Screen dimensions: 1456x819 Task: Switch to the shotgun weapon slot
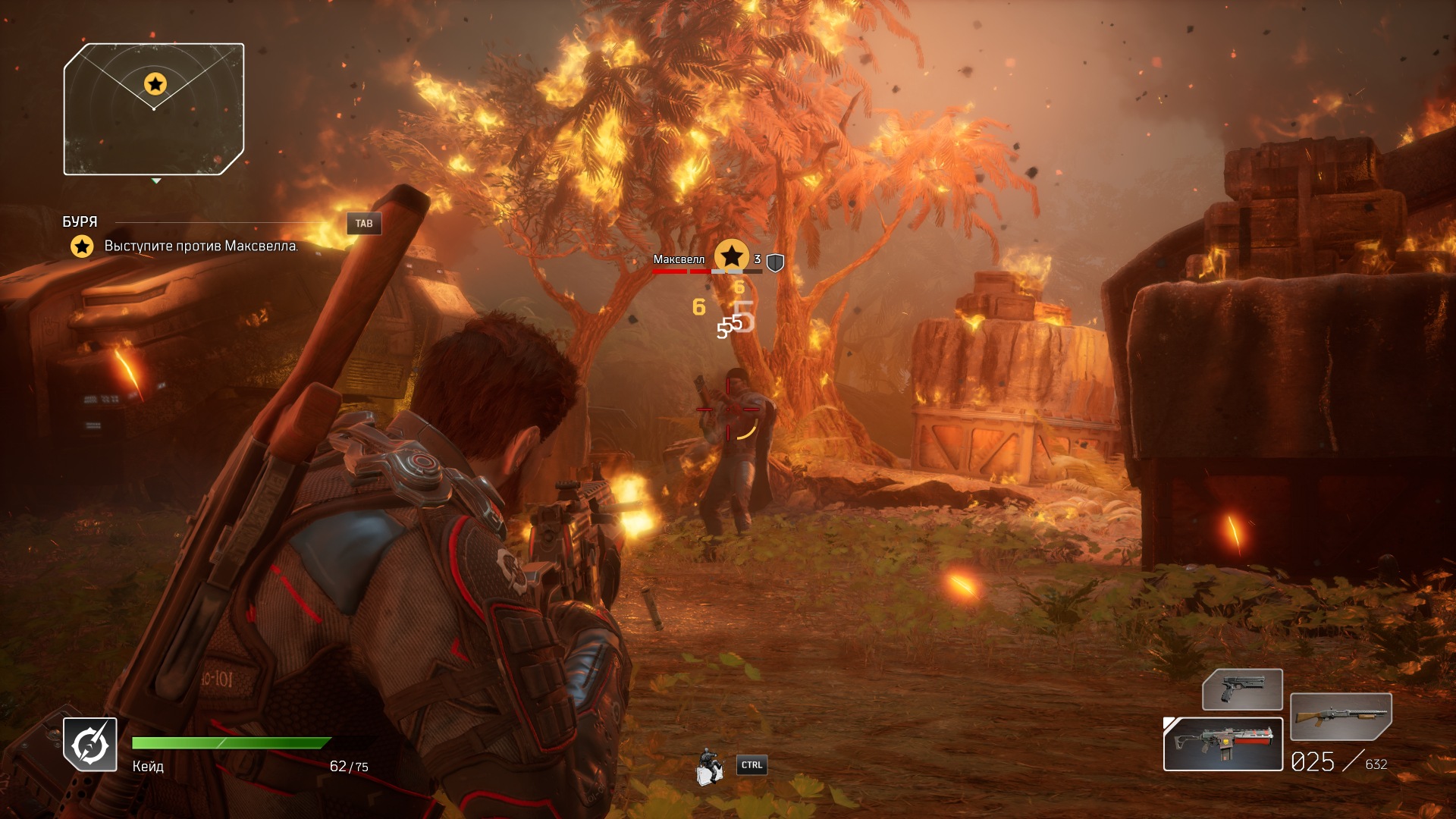click(x=1340, y=717)
